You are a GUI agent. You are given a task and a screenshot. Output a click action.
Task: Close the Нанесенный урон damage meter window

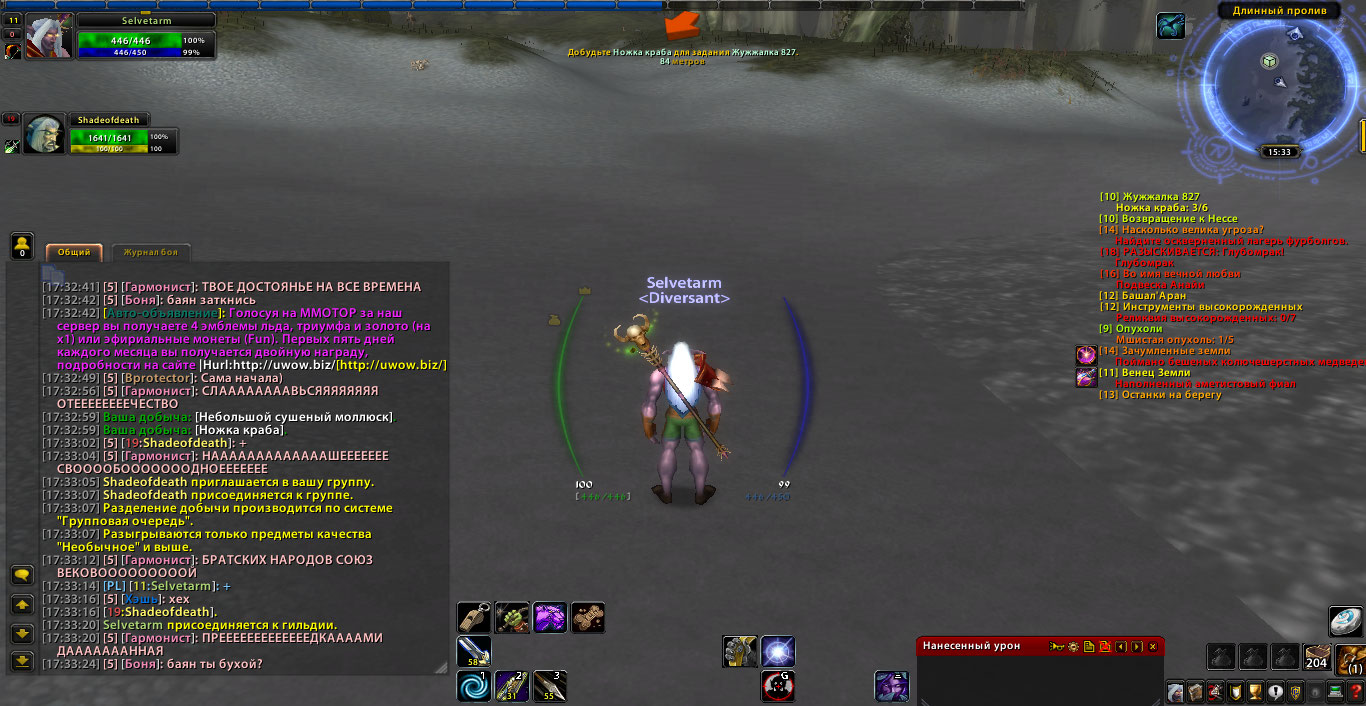coord(1152,647)
